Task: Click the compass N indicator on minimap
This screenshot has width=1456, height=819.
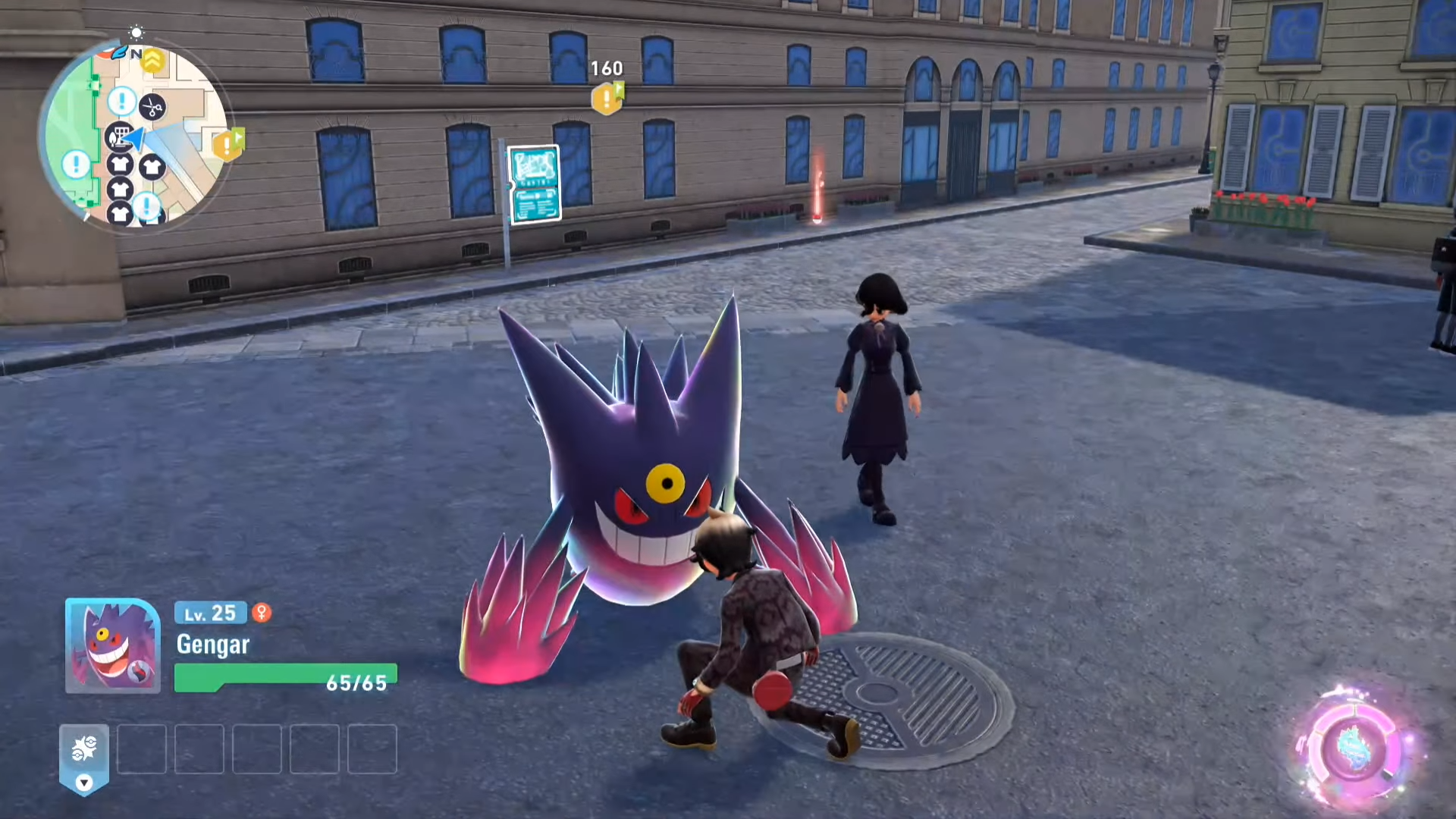Action: click(x=136, y=54)
